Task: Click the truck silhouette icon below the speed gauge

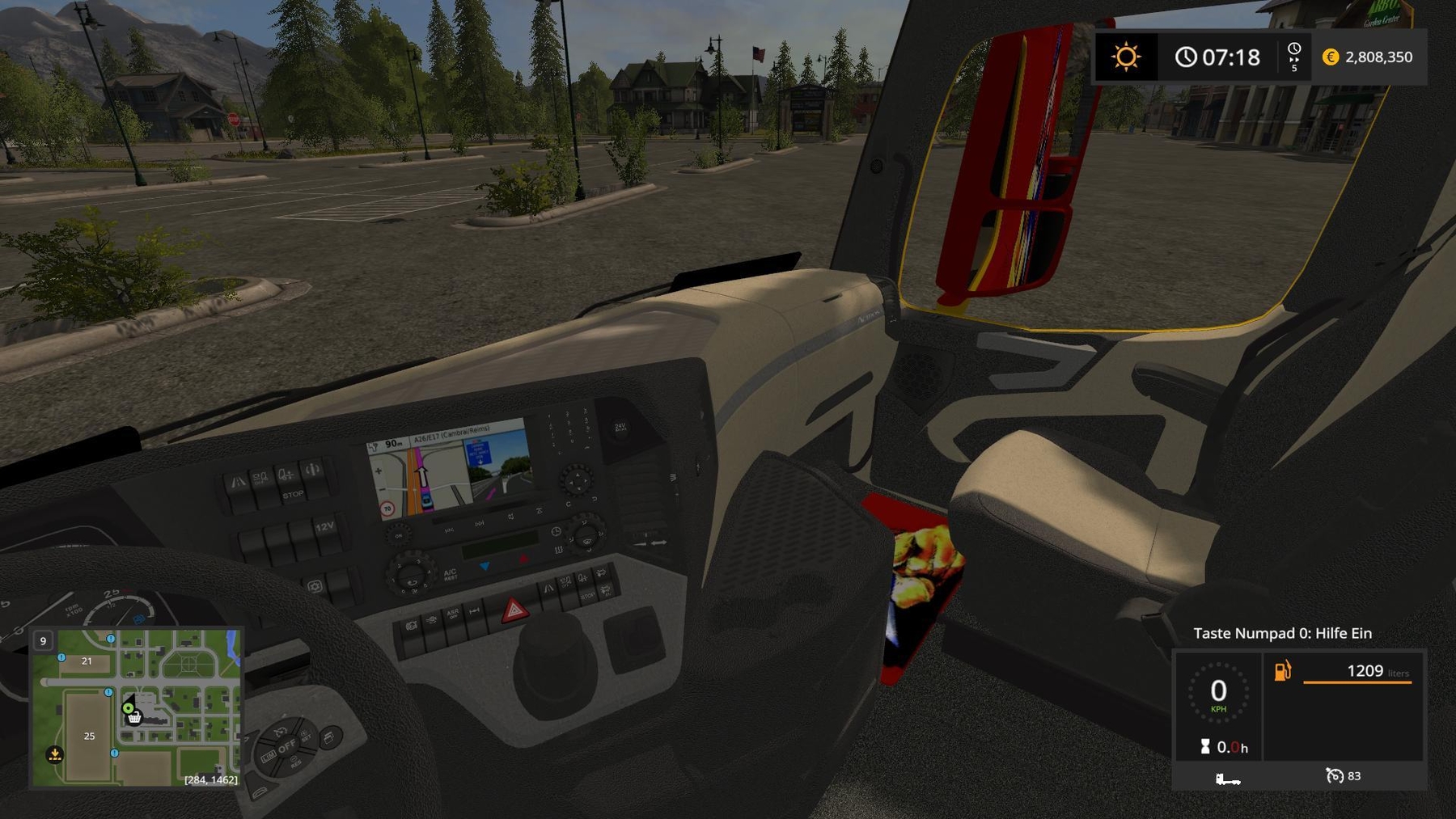Action: click(x=1228, y=779)
